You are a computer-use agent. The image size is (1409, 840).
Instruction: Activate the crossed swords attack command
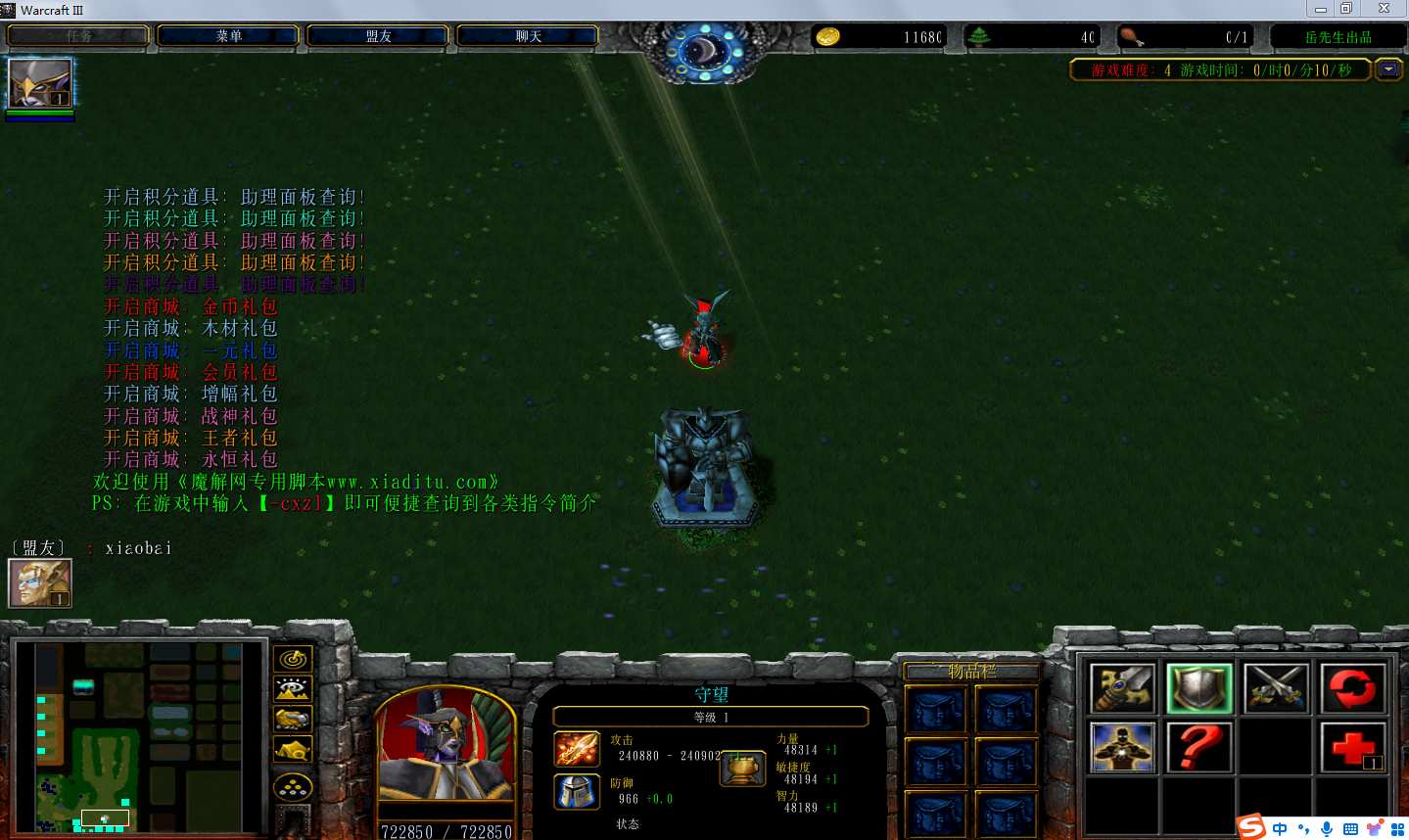[1276, 688]
